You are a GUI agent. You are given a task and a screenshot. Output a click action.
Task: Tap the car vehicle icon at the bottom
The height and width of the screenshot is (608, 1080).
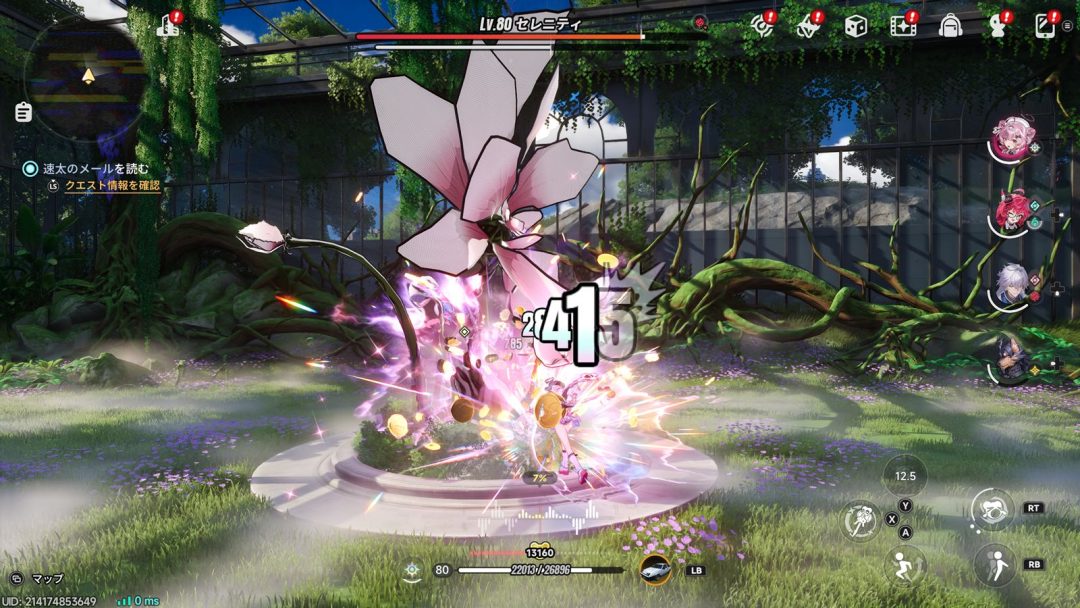click(x=655, y=570)
